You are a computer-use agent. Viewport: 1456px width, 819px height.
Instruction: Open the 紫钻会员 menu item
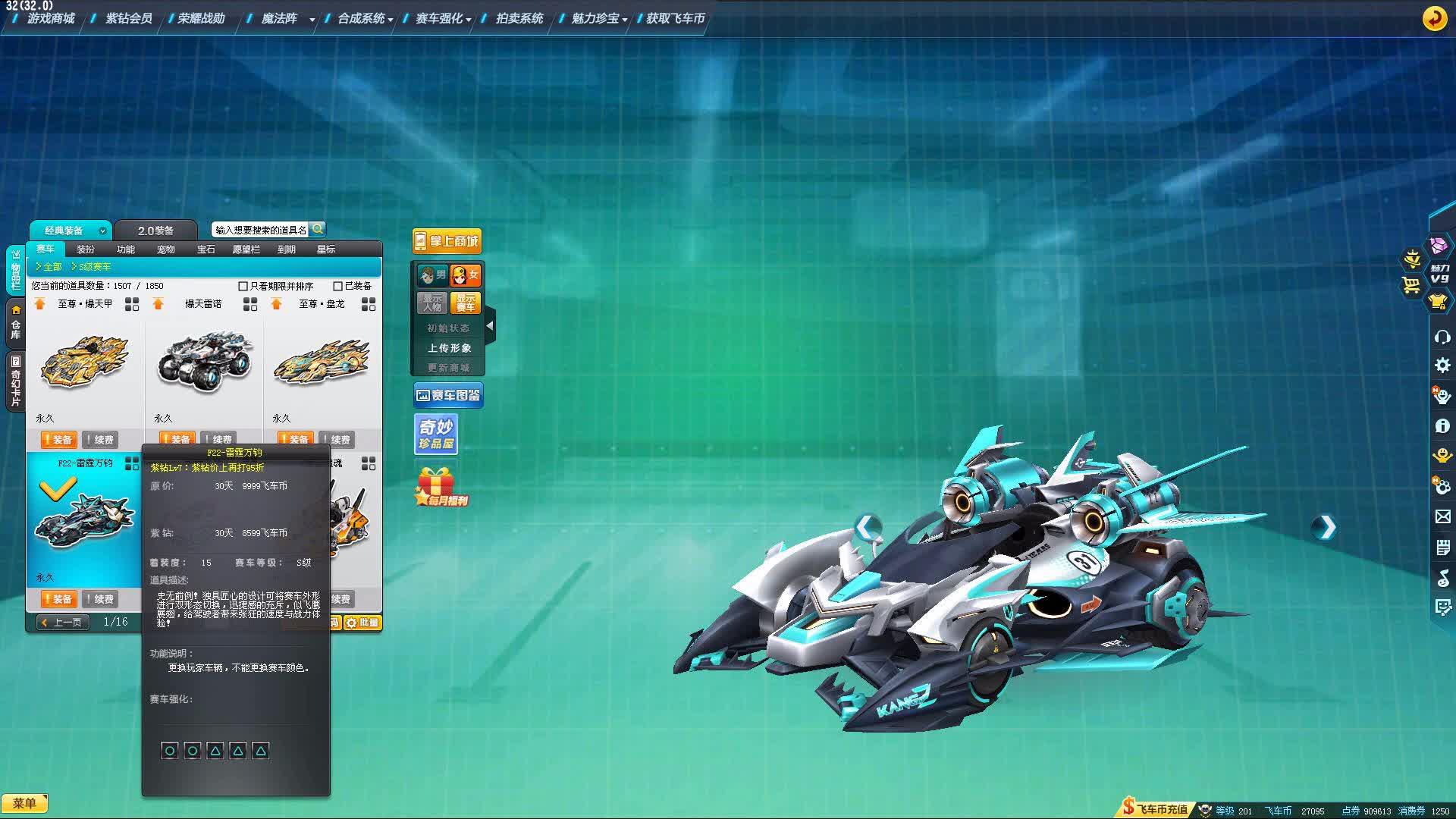(x=129, y=18)
